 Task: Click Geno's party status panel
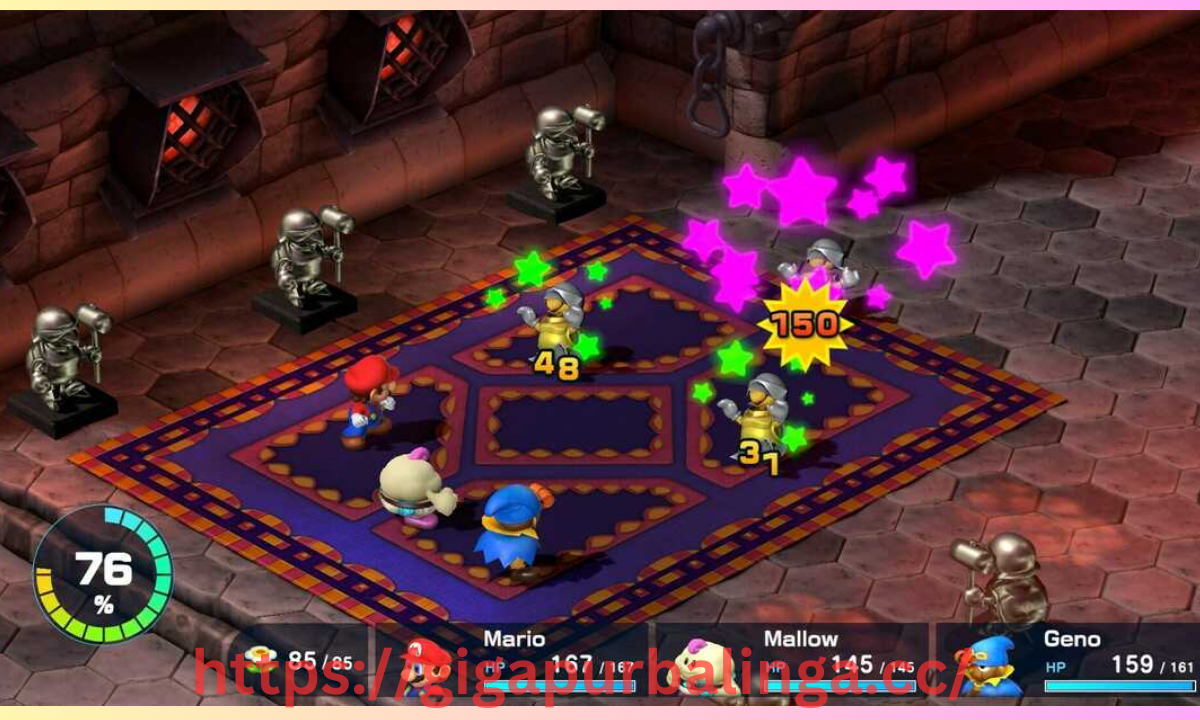[x=1068, y=660]
